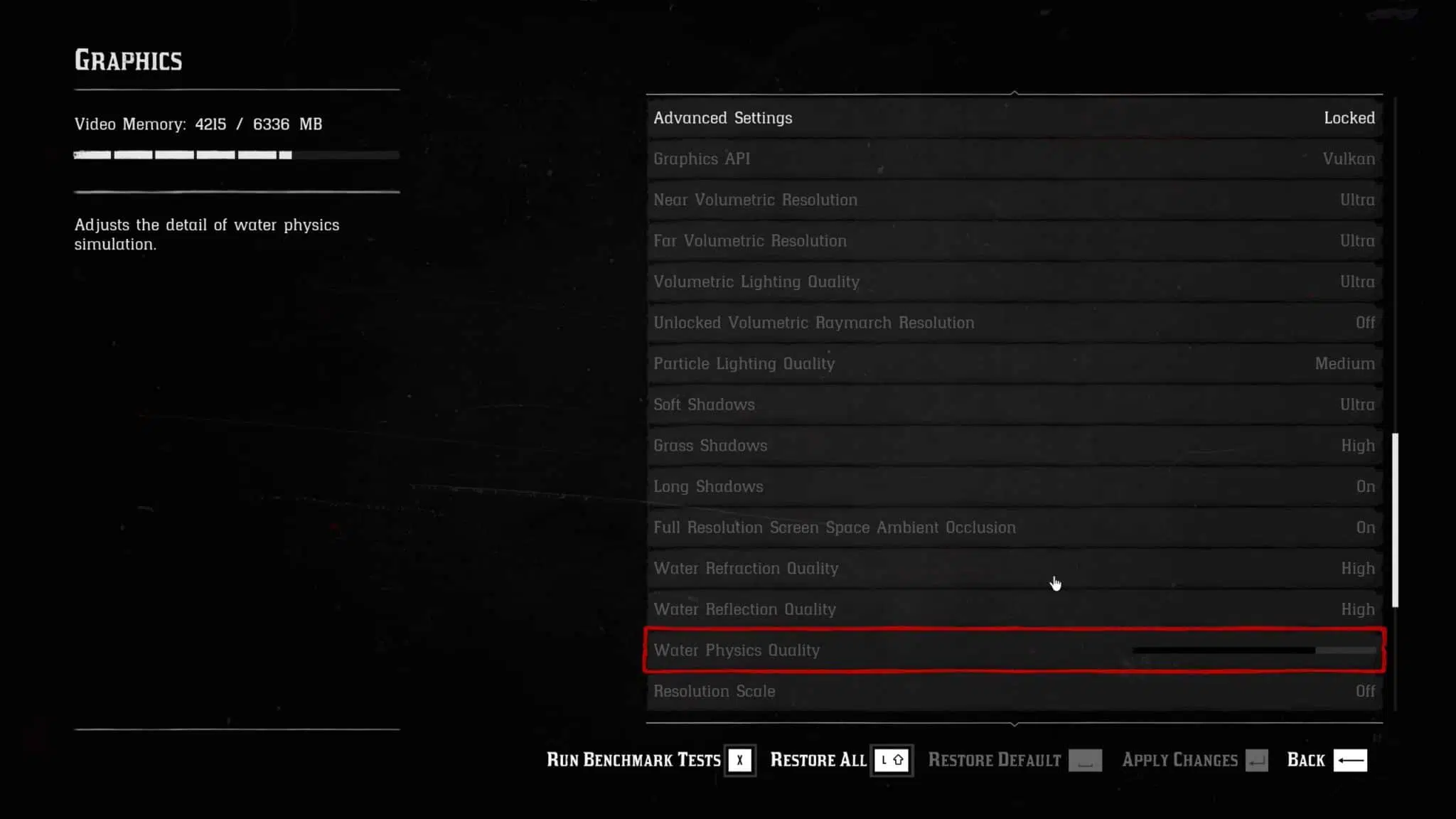Open the Graphics API selector showing Vulkan
The height and width of the screenshot is (819, 1456).
(1015, 159)
